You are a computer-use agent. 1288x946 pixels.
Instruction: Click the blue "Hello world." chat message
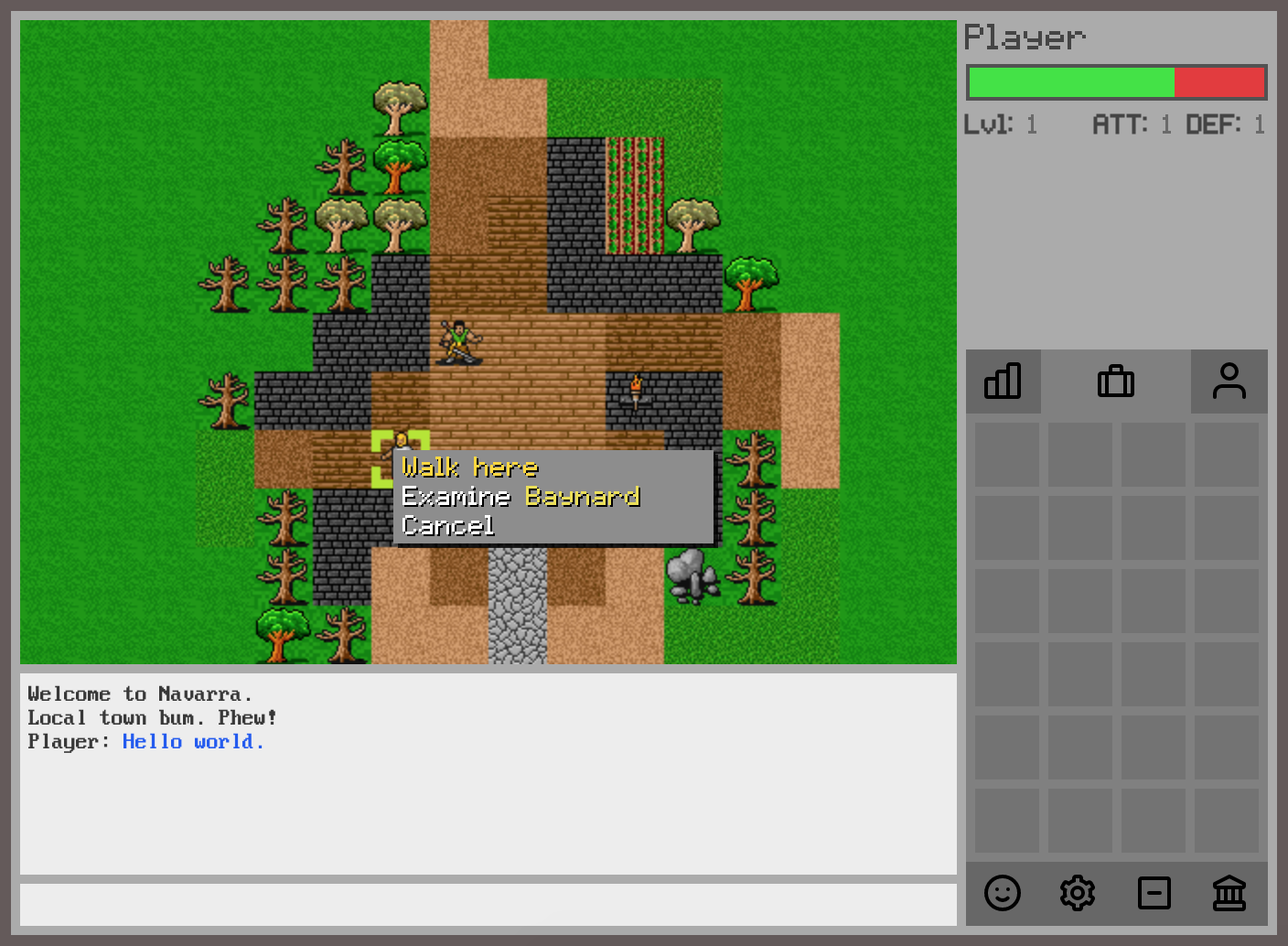click(193, 741)
